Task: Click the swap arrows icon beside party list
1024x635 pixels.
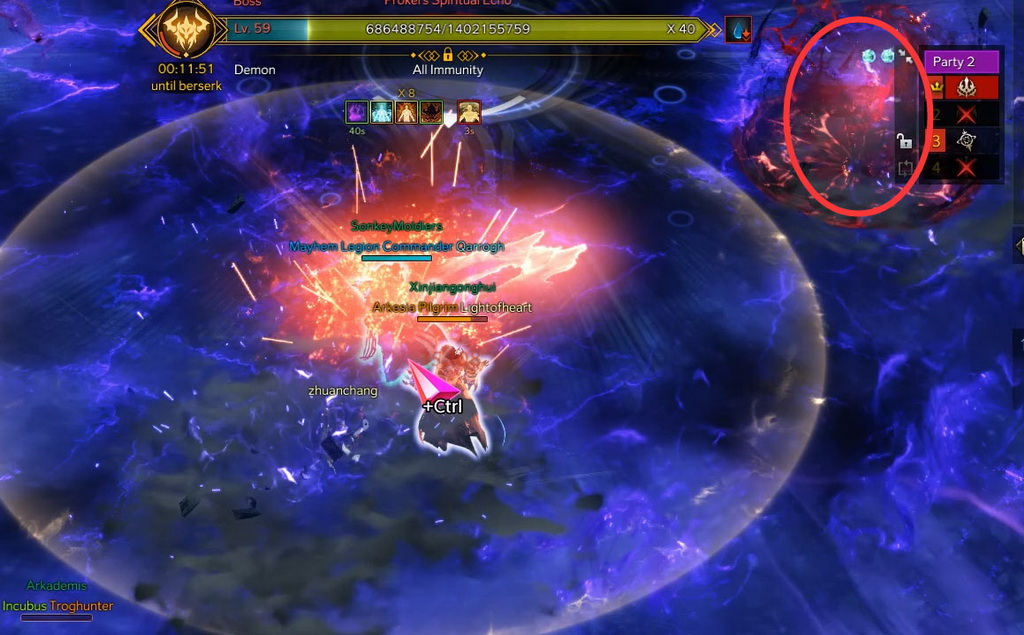Action: click(905, 168)
